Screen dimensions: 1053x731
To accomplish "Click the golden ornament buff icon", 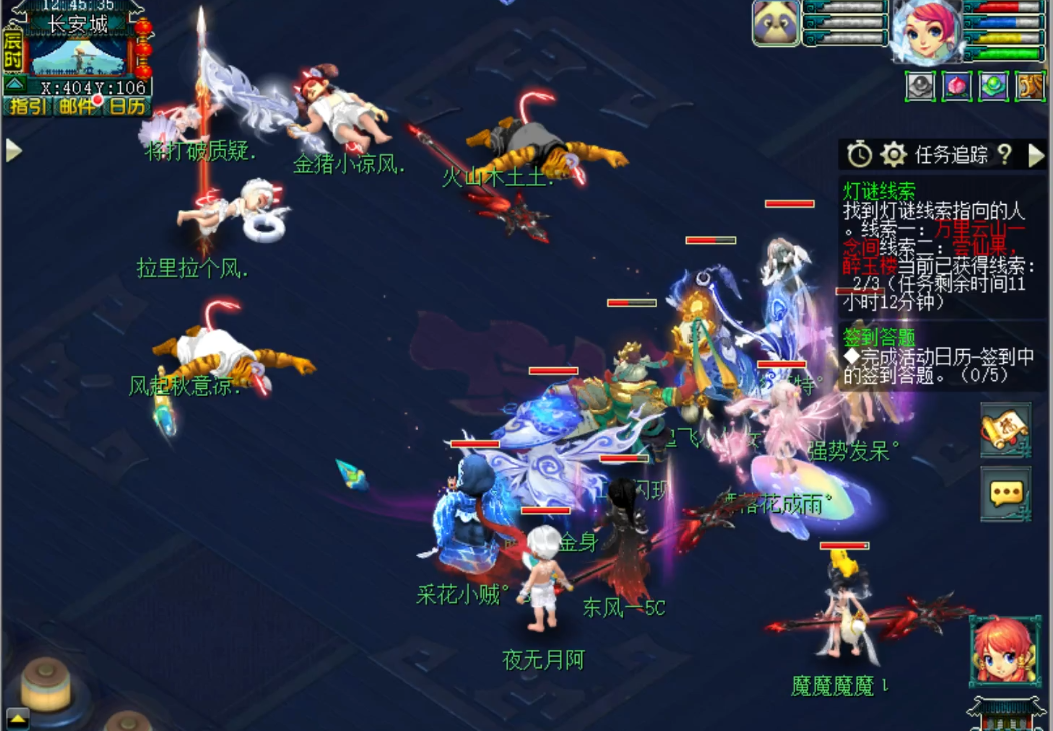I will click(x=1030, y=87).
